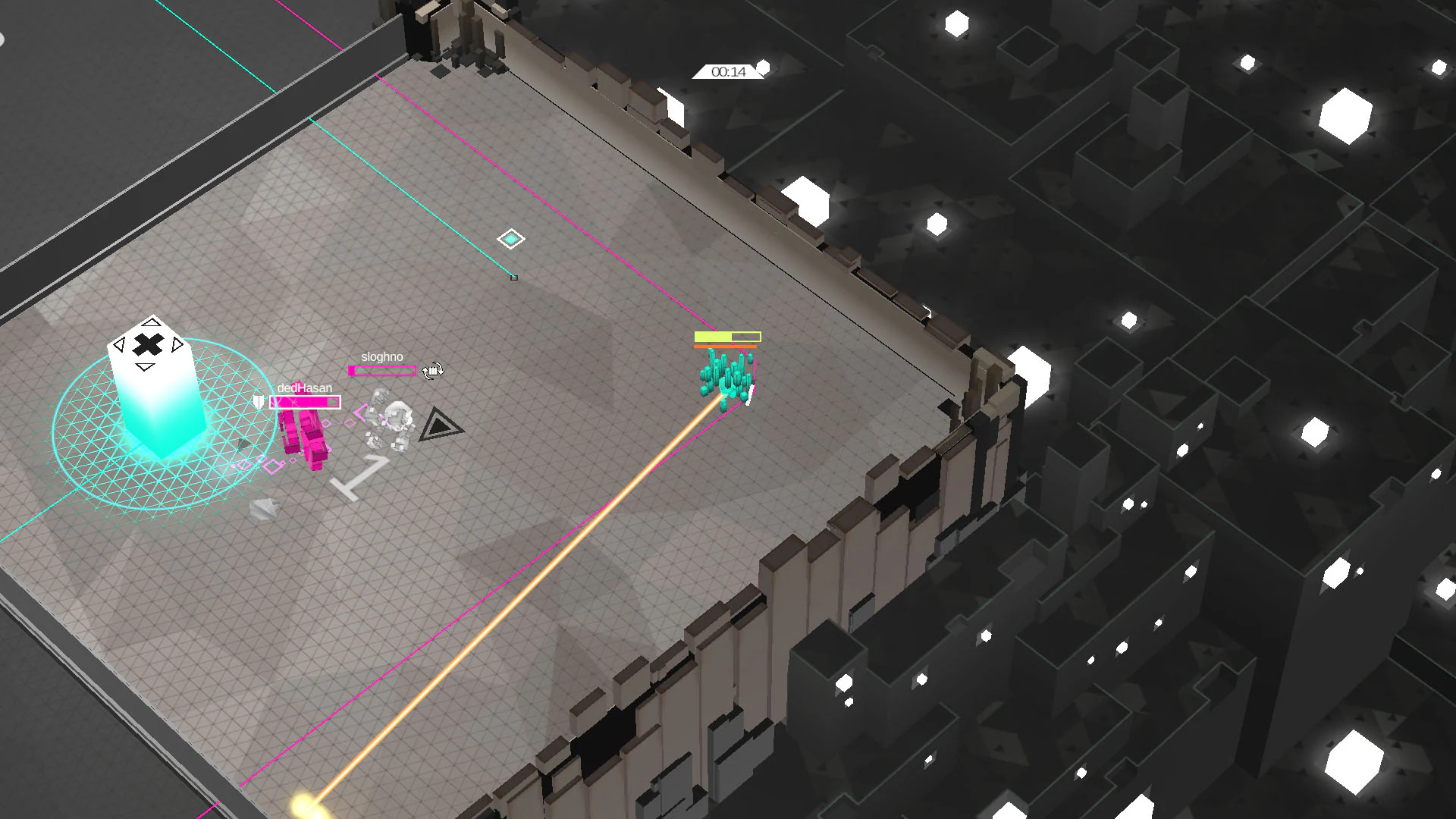Click the 00:14 match timer banner

pyautogui.click(x=728, y=72)
